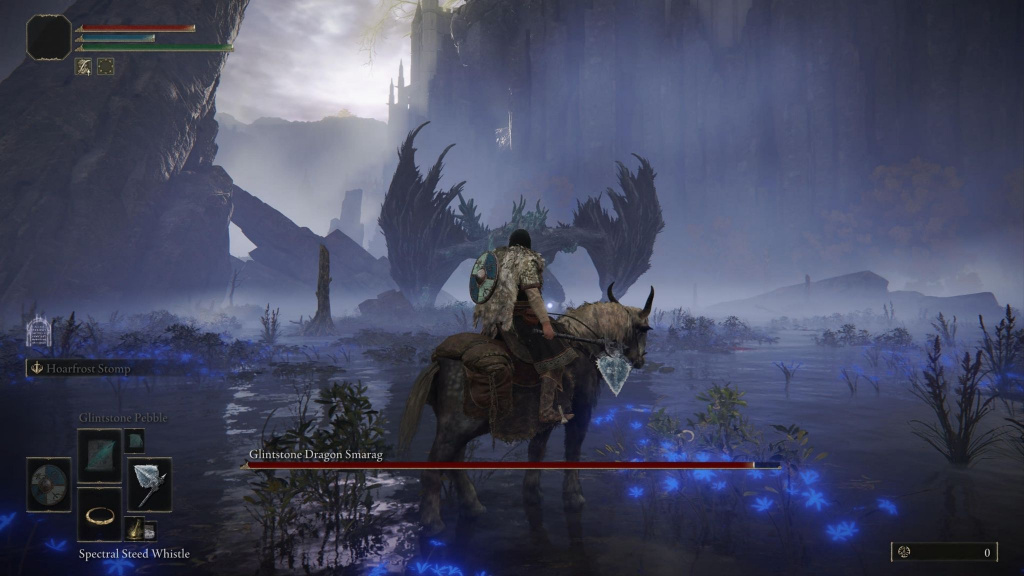Click the empty octagonal portrait frame
The image size is (1024, 576).
coord(48,37)
